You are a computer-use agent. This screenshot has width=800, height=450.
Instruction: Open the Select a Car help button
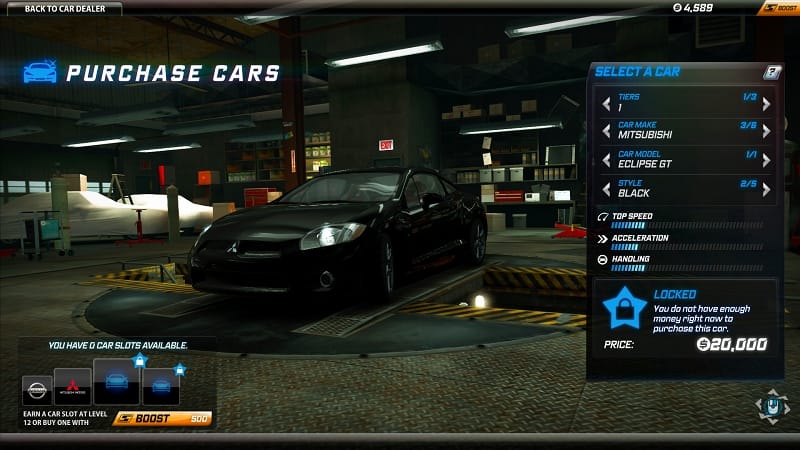tap(771, 72)
